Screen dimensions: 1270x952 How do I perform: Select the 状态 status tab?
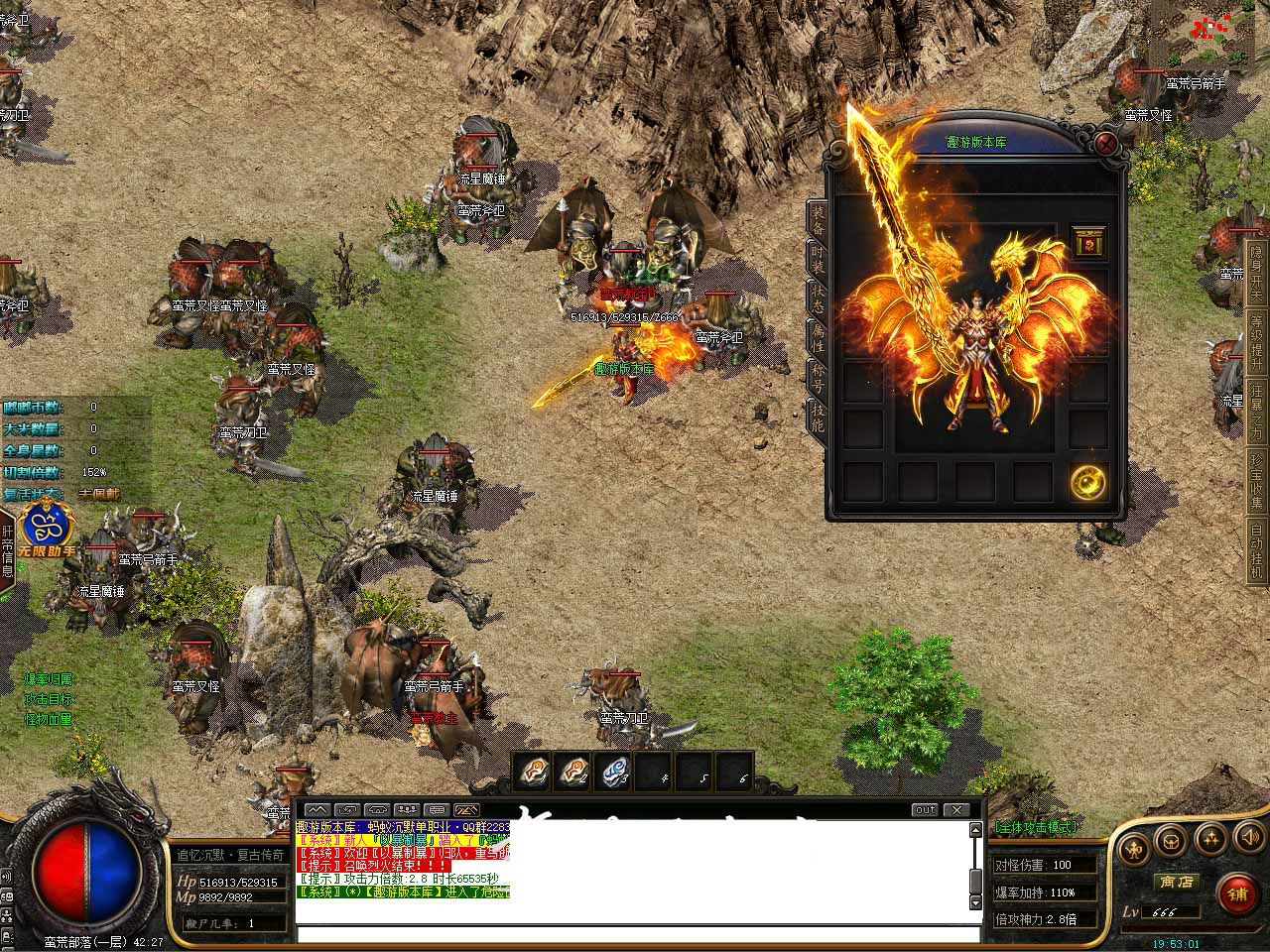[x=818, y=297]
